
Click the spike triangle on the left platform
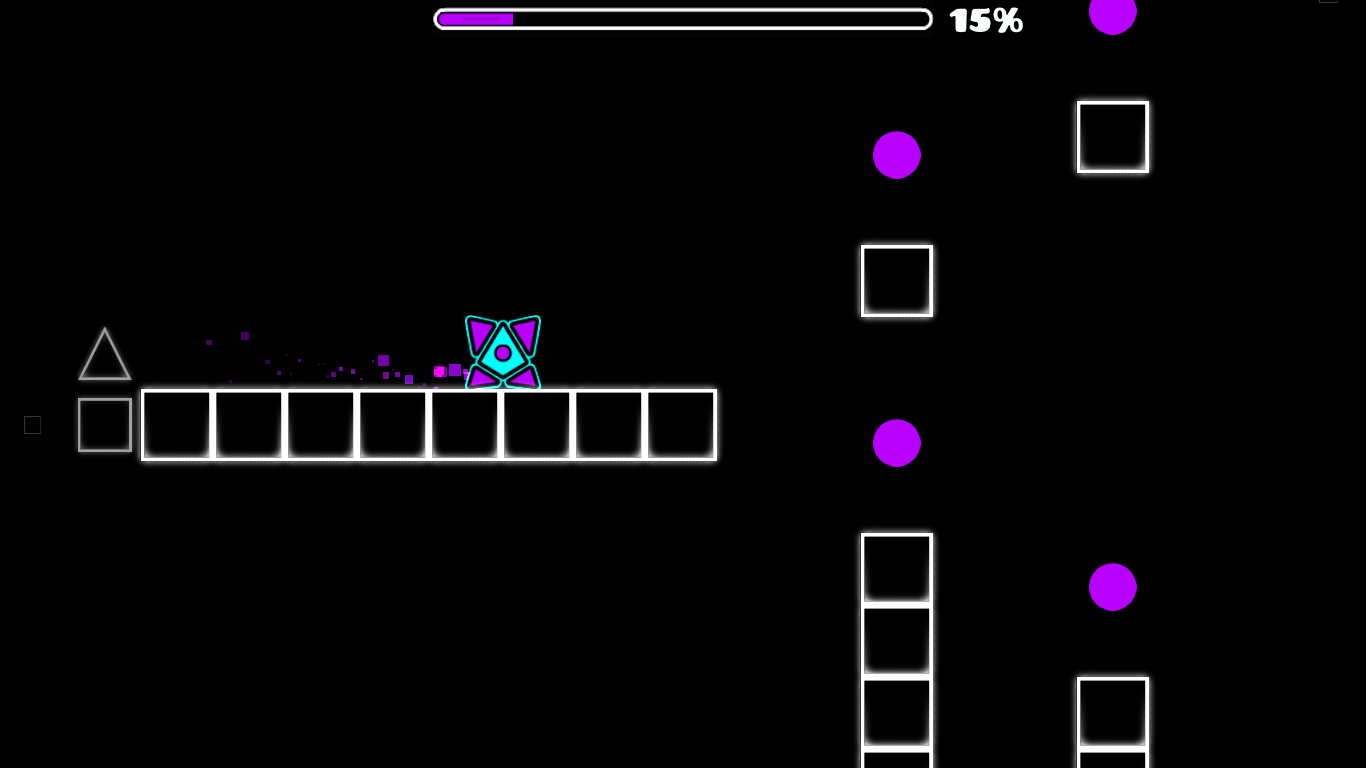(104, 355)
